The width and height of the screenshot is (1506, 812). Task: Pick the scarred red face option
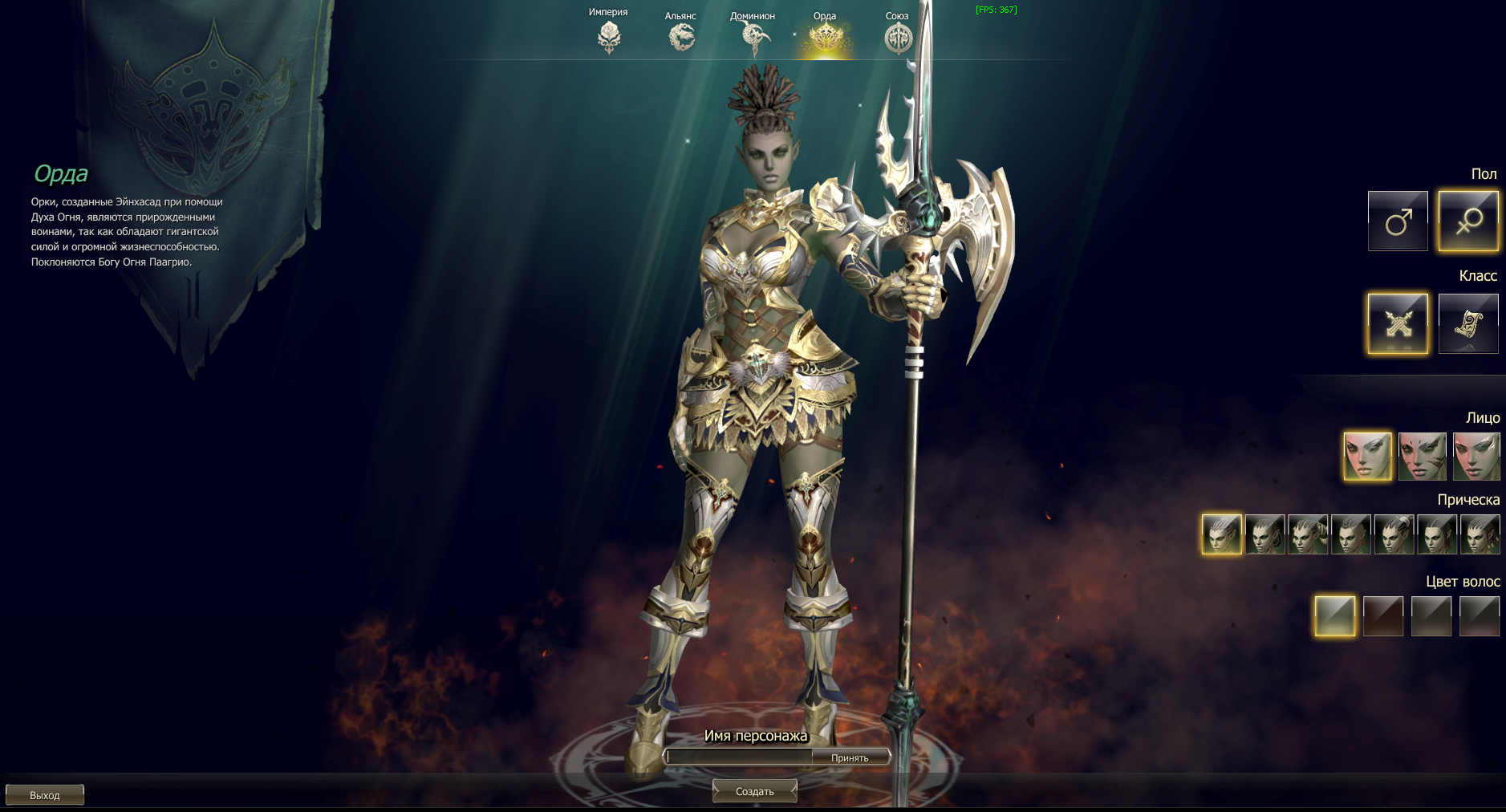coord(1422,457)
